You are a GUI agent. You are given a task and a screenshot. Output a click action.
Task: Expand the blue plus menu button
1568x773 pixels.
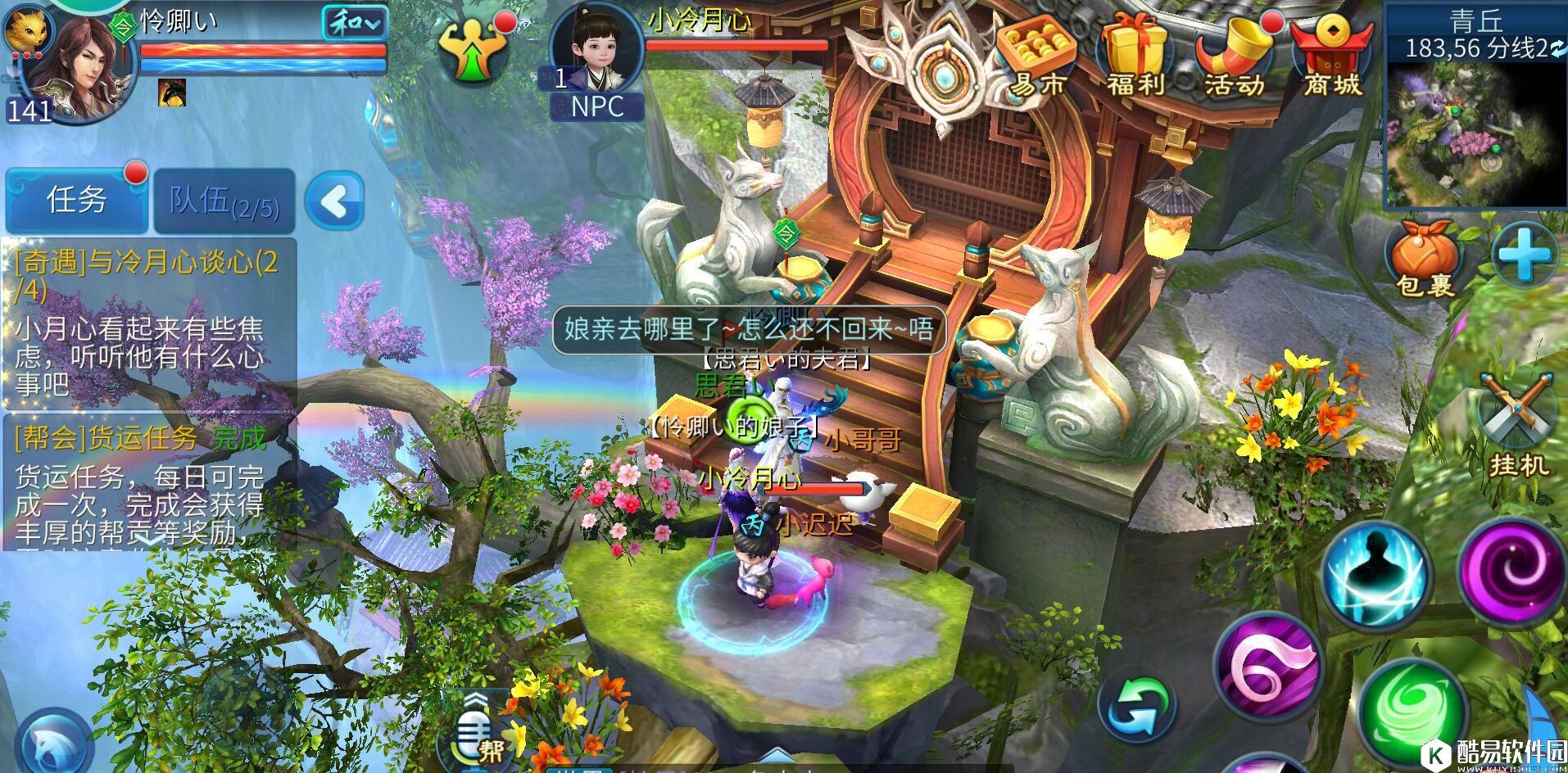click(1524, 255)
